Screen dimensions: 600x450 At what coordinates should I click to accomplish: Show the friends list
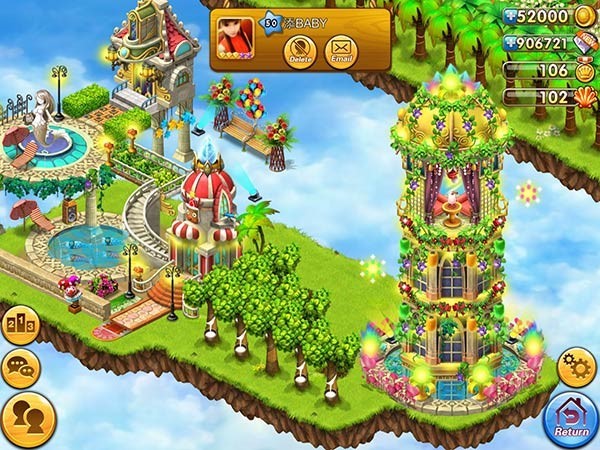click(27, 418)
